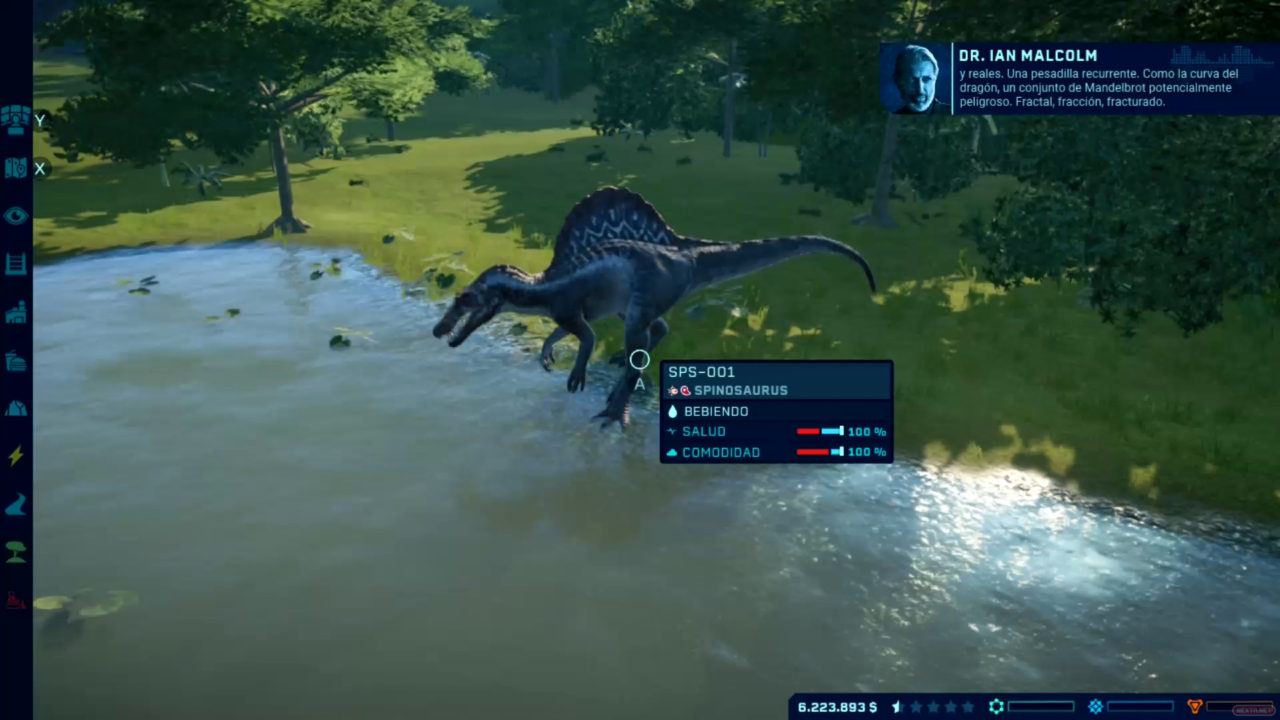The image size is (1280, 720).
Task: Select the red demolish tool icon
Action: click(15, 600)
